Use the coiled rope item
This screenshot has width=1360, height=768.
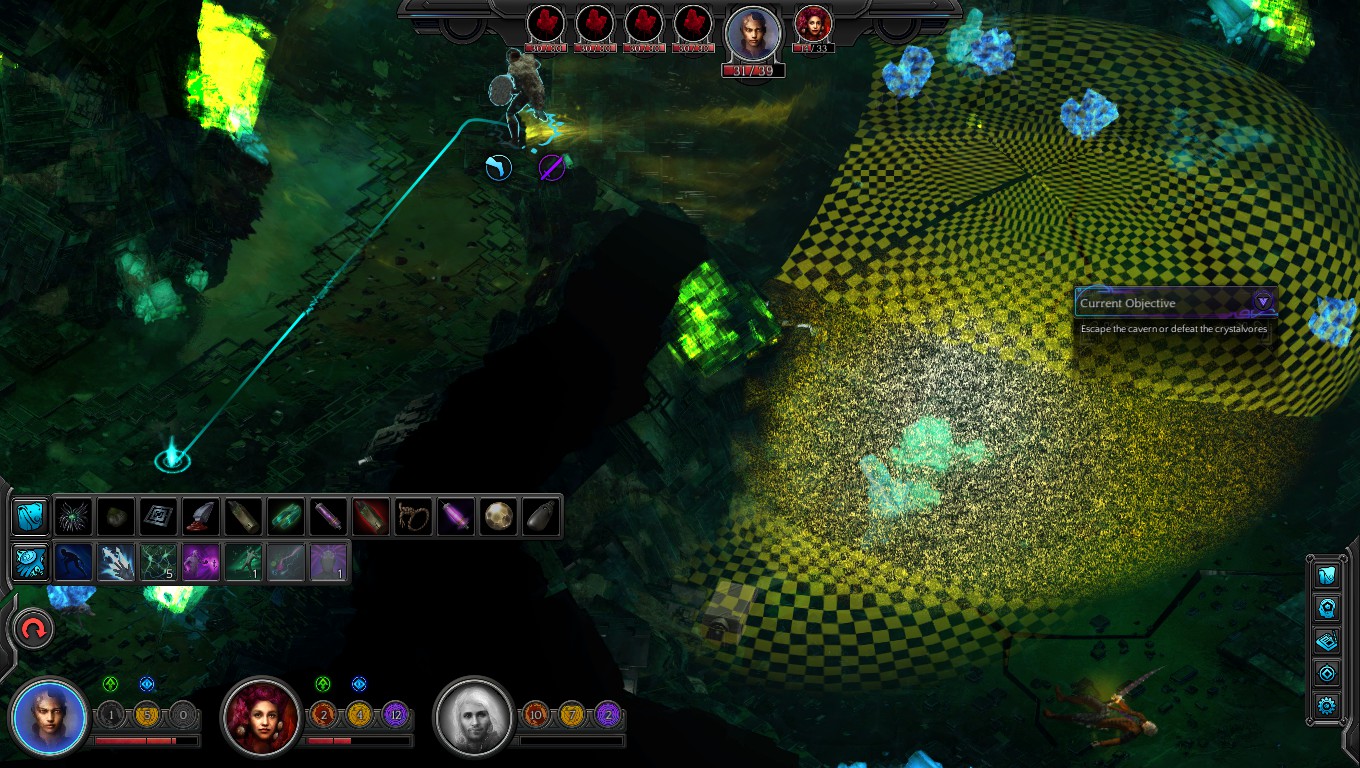[413, 516]
